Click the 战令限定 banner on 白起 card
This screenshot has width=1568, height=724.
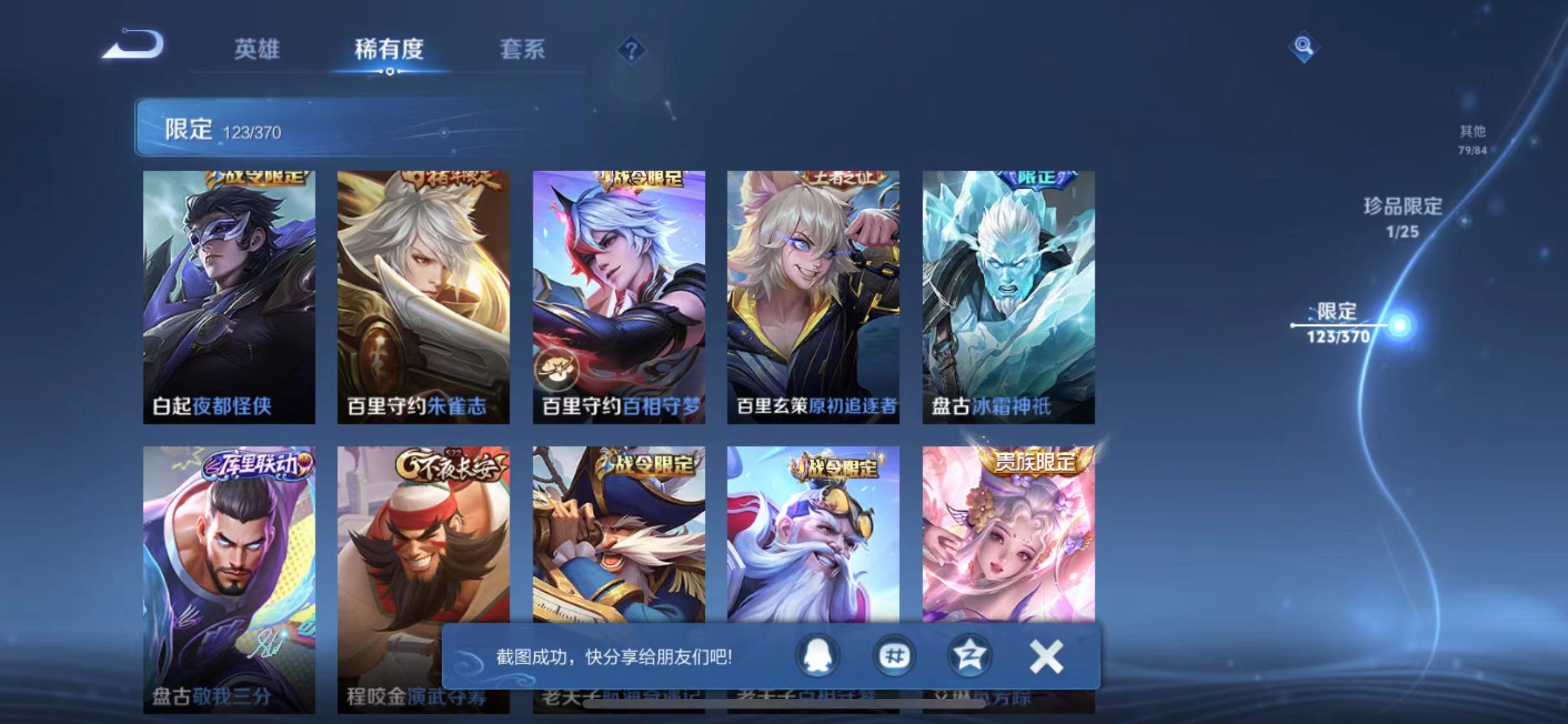tap(257, 178)
